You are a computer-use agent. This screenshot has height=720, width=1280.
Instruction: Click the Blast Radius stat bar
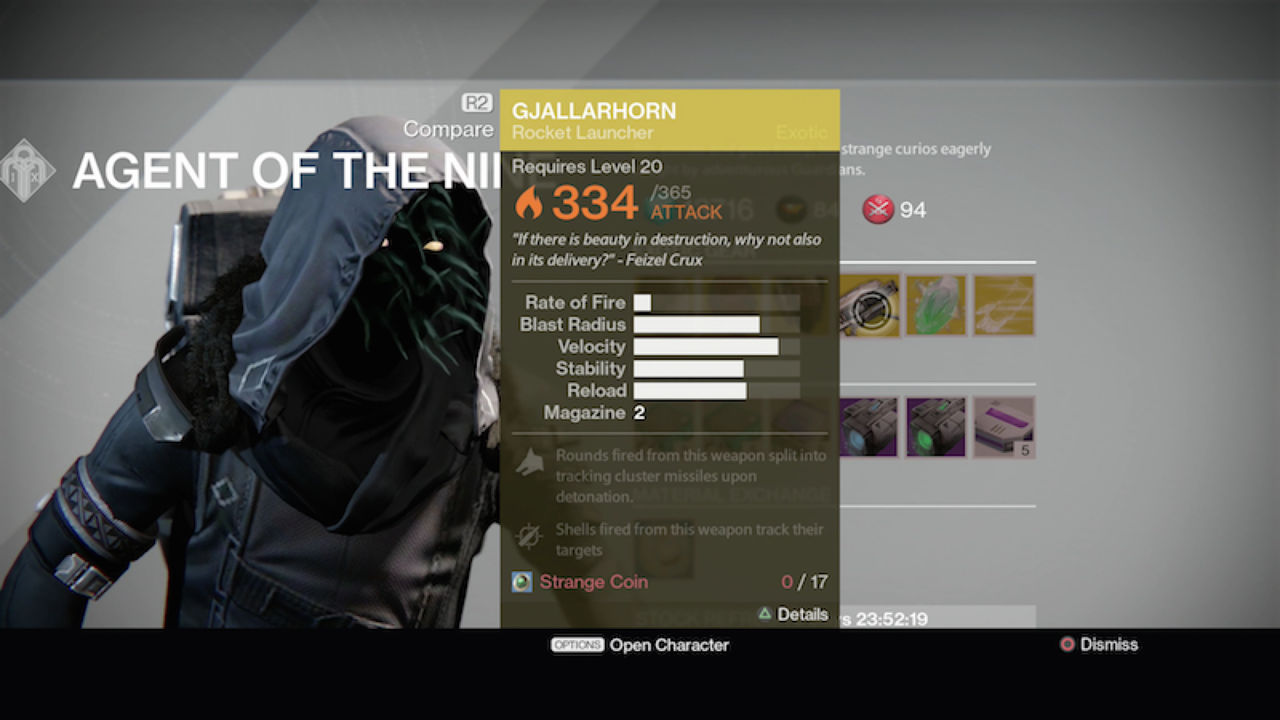coord(697,324)
